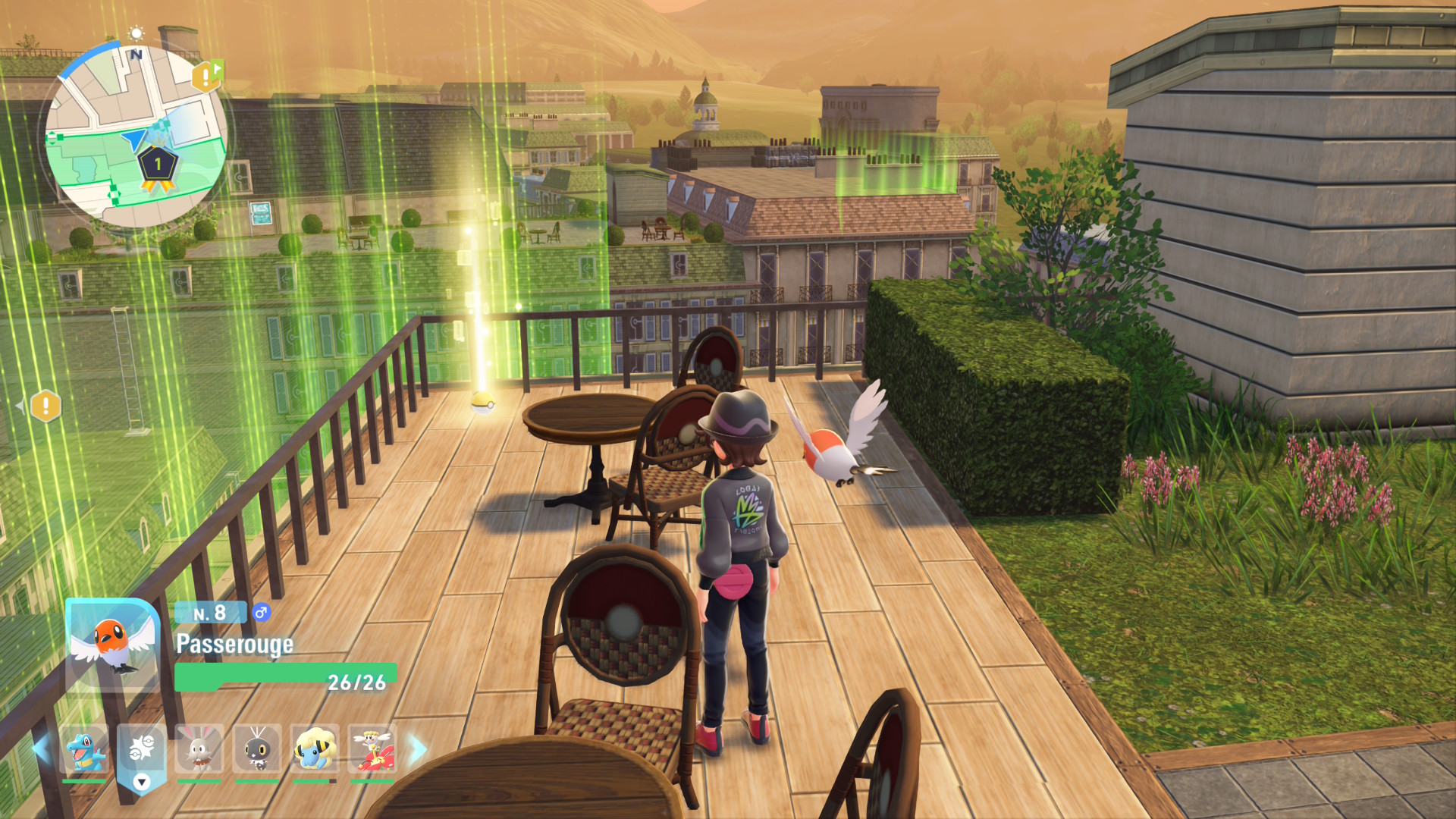This screenshot has width=1456, height=819.
Task: Click the wild zone 1 badge on the minimap
Action: [158, 165]
